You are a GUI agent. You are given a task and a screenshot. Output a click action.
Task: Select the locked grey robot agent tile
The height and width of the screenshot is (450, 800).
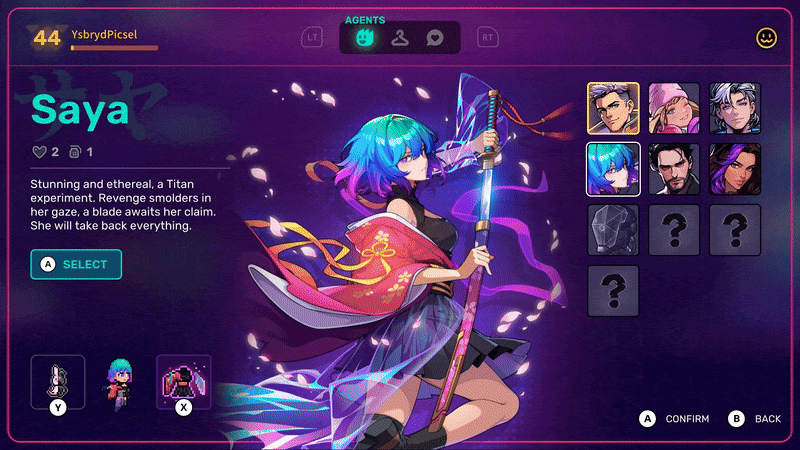(613, 230)
